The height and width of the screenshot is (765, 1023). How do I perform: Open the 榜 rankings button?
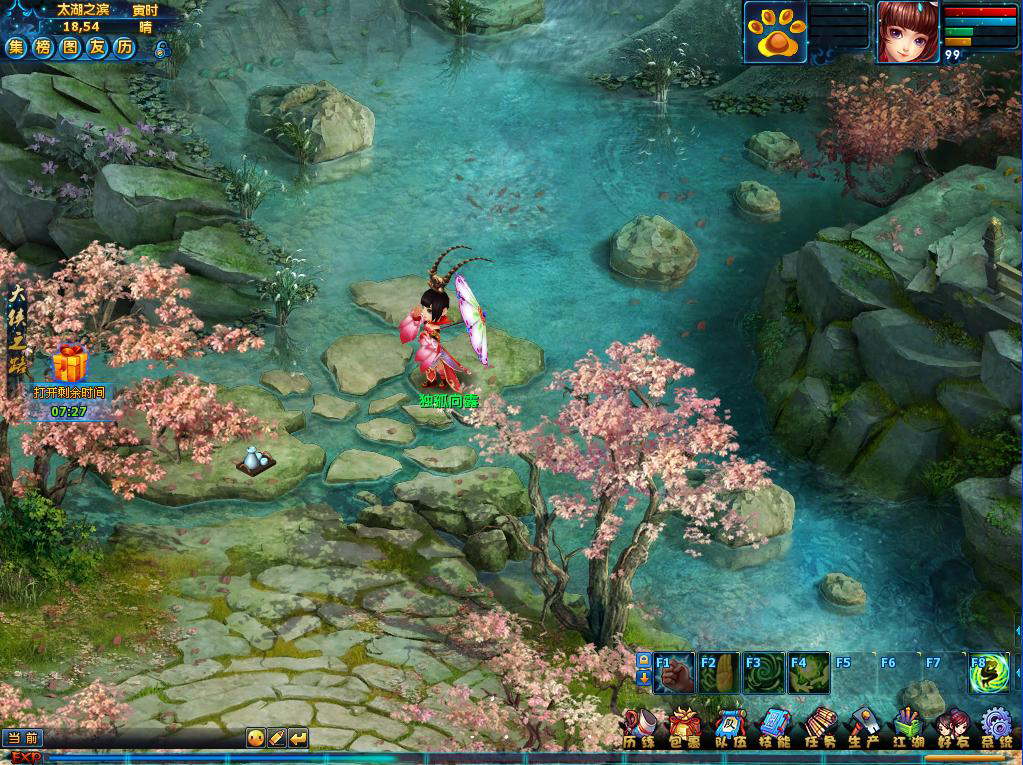pos(44,48)
